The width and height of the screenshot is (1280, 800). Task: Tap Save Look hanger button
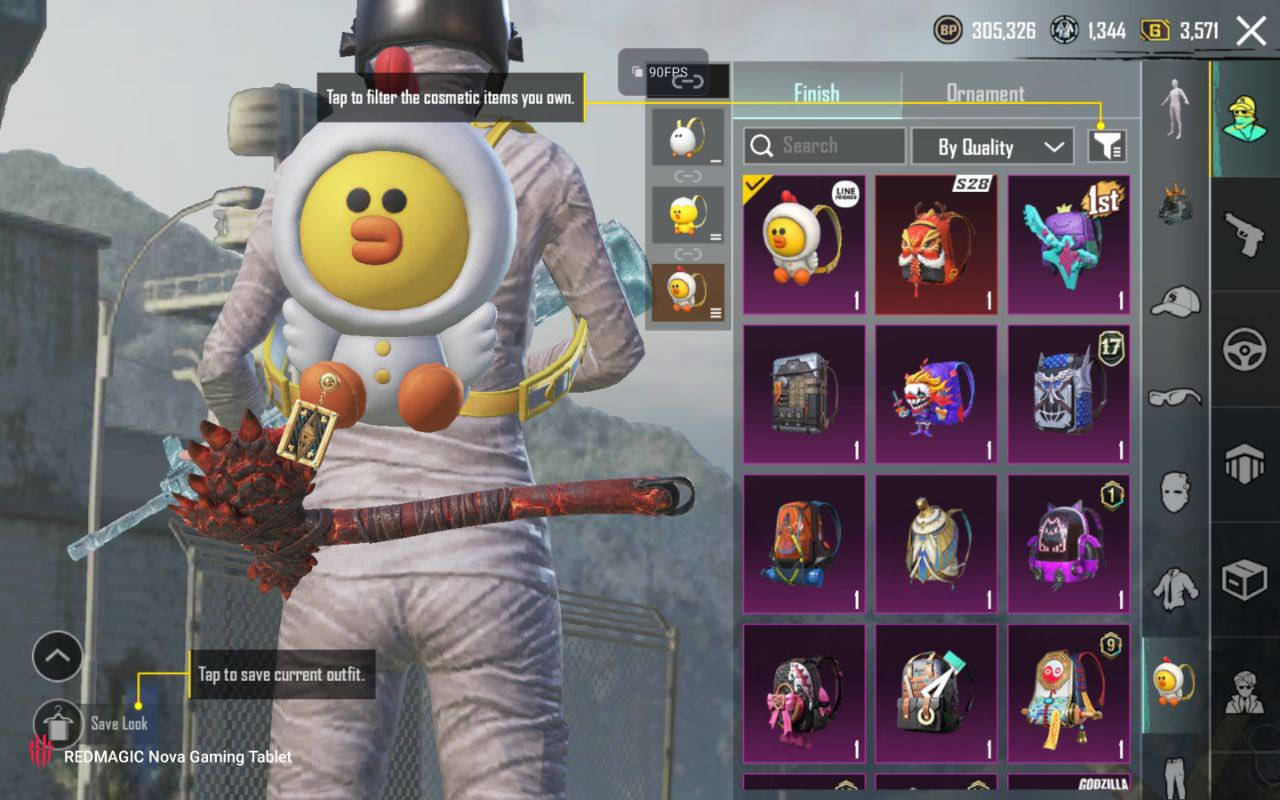(58, 723)
